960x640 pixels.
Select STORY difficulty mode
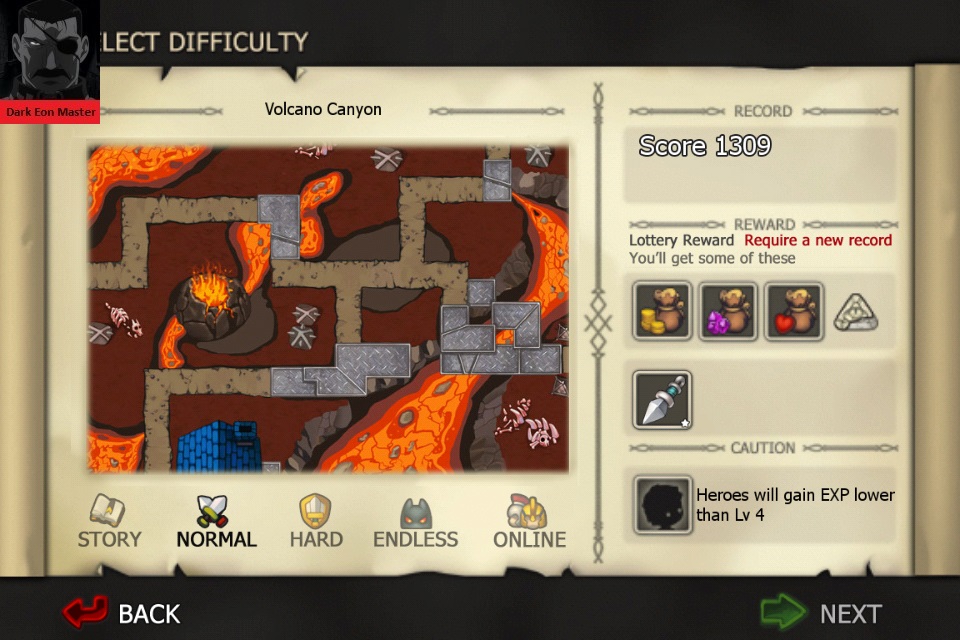(x=109, y=522)
